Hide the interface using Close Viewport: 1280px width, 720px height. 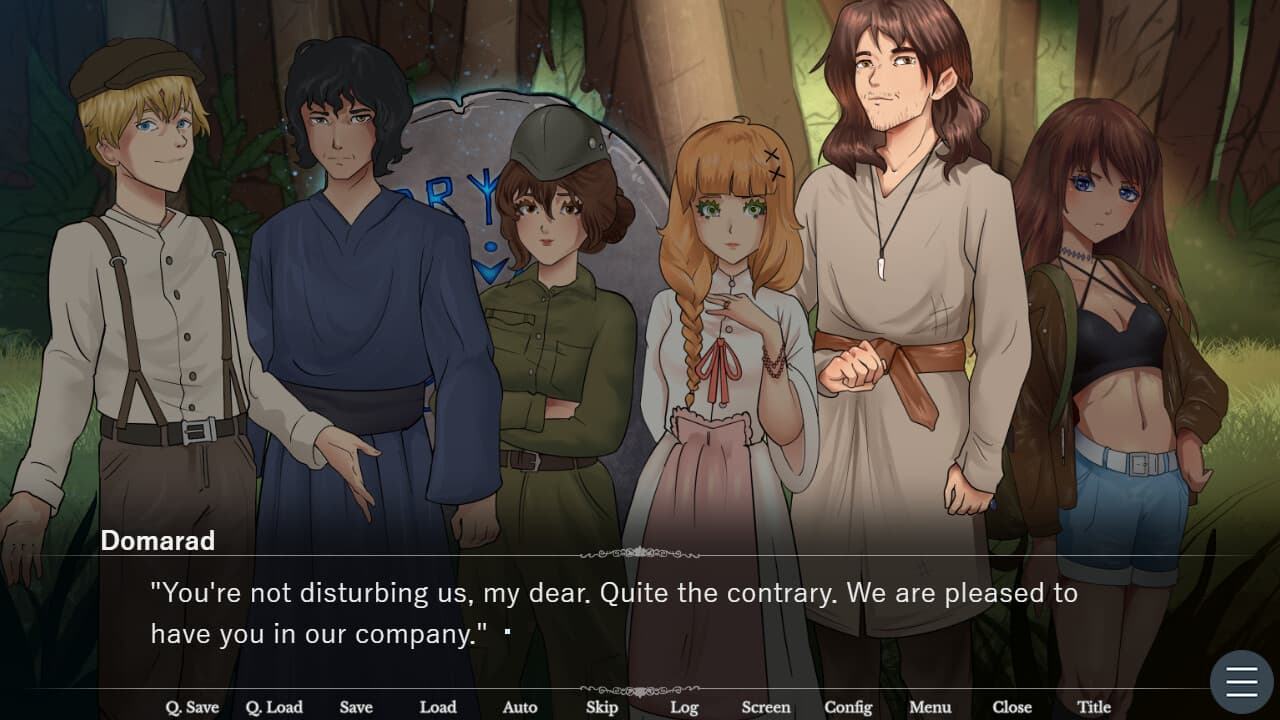coord(1012,707)
